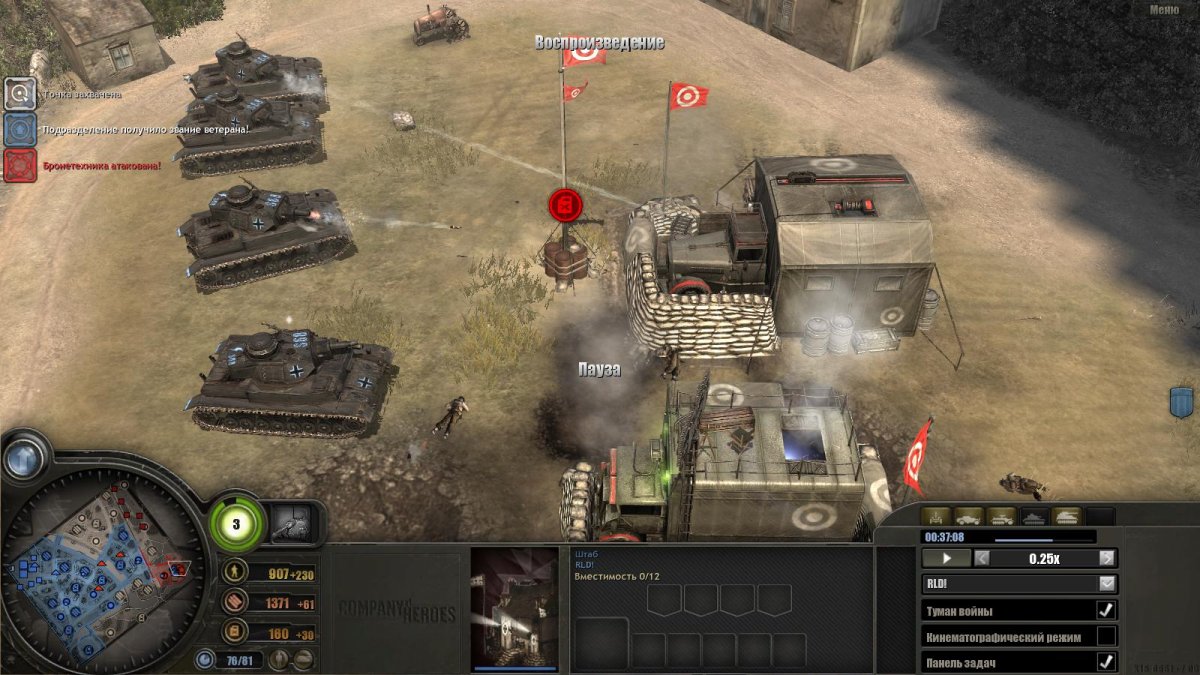Image resolution: width=1200 pixels, height=675 pixels.
Task: Decrease replay speed with left arrow
Action: 982,559
